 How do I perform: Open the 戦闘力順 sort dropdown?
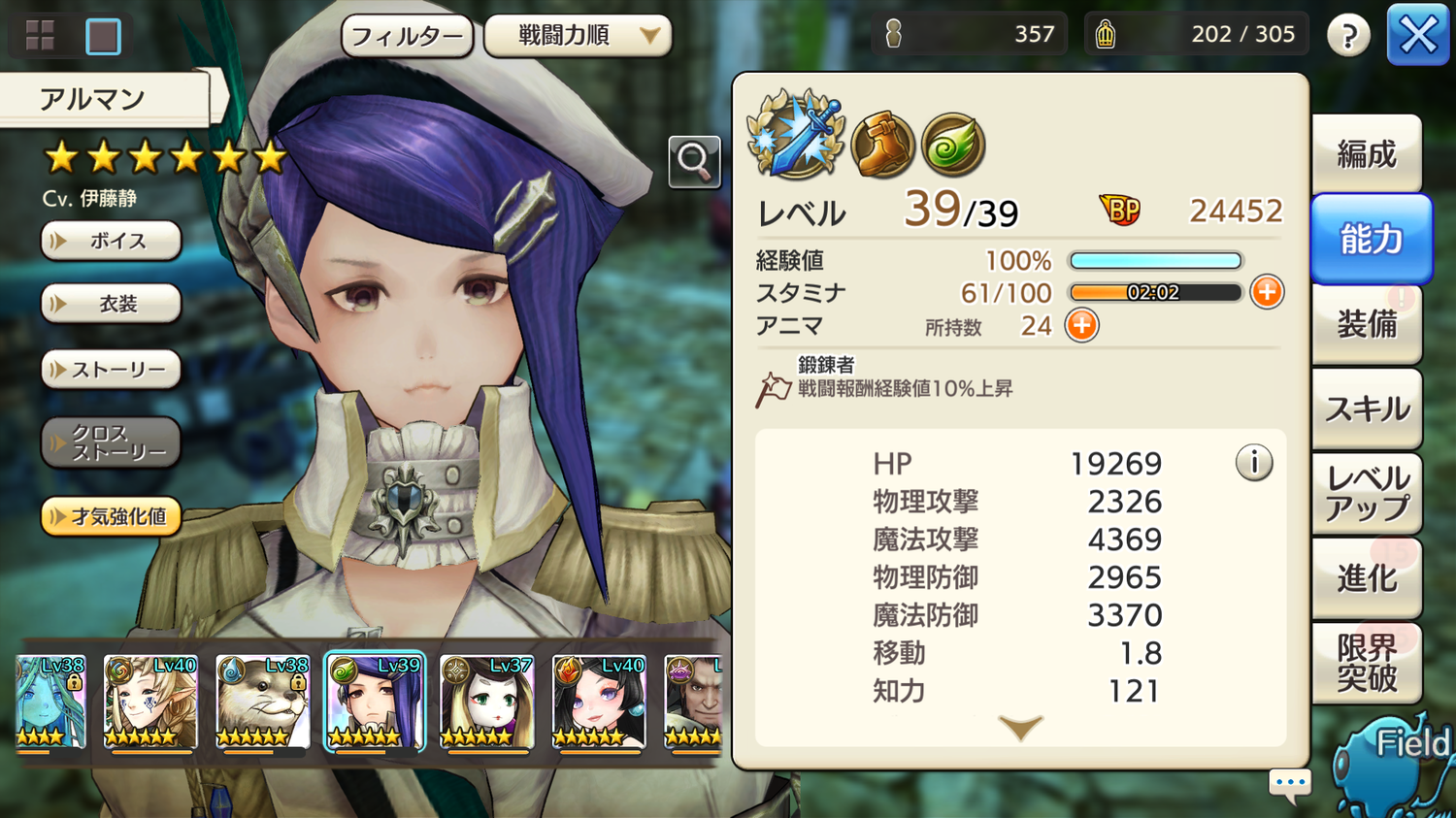578,37
